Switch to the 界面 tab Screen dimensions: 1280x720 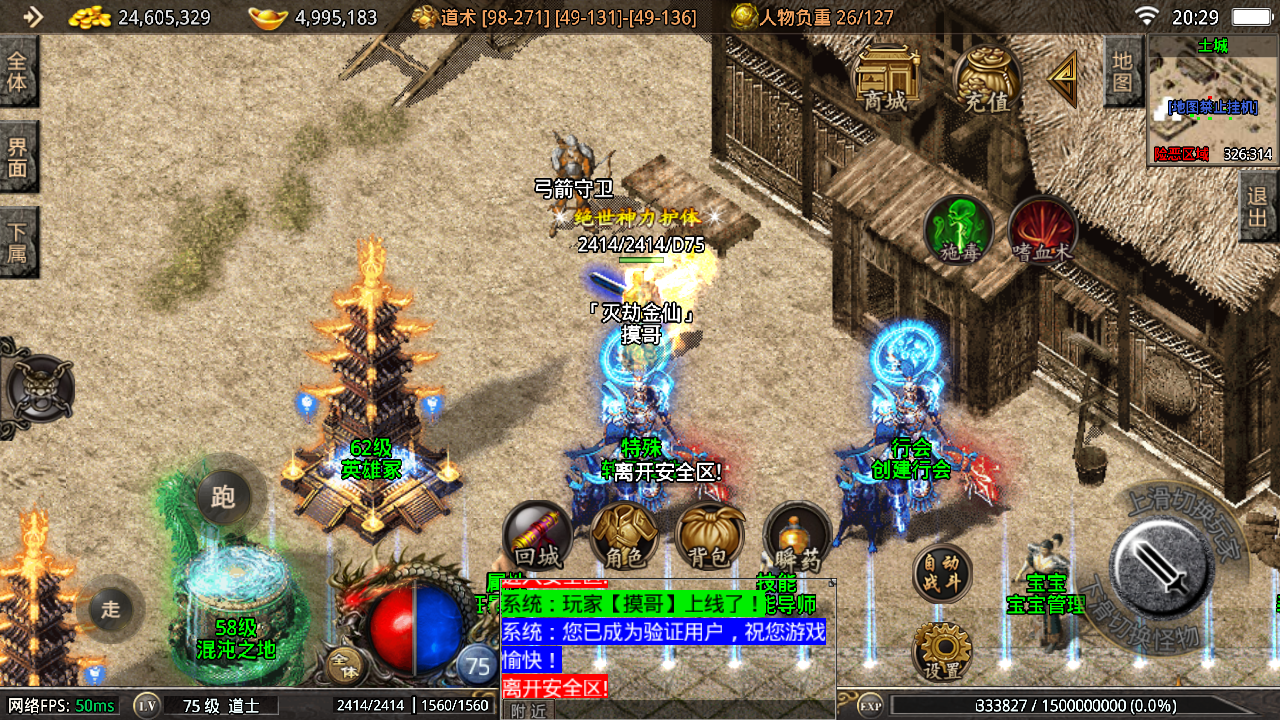pyautogui.click(x=18, y=157)
